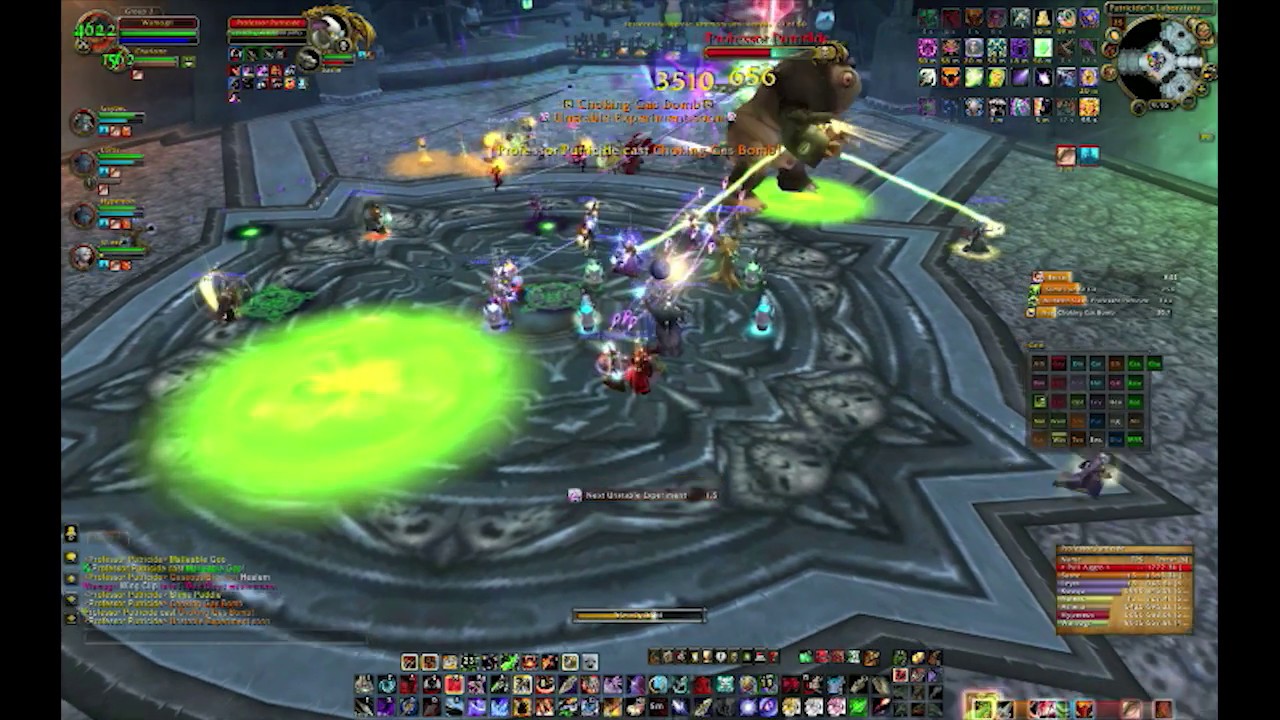This screenshot has height=720, width=1280.
Task: Click the clock below the minimap
Action: [1161, 105]
